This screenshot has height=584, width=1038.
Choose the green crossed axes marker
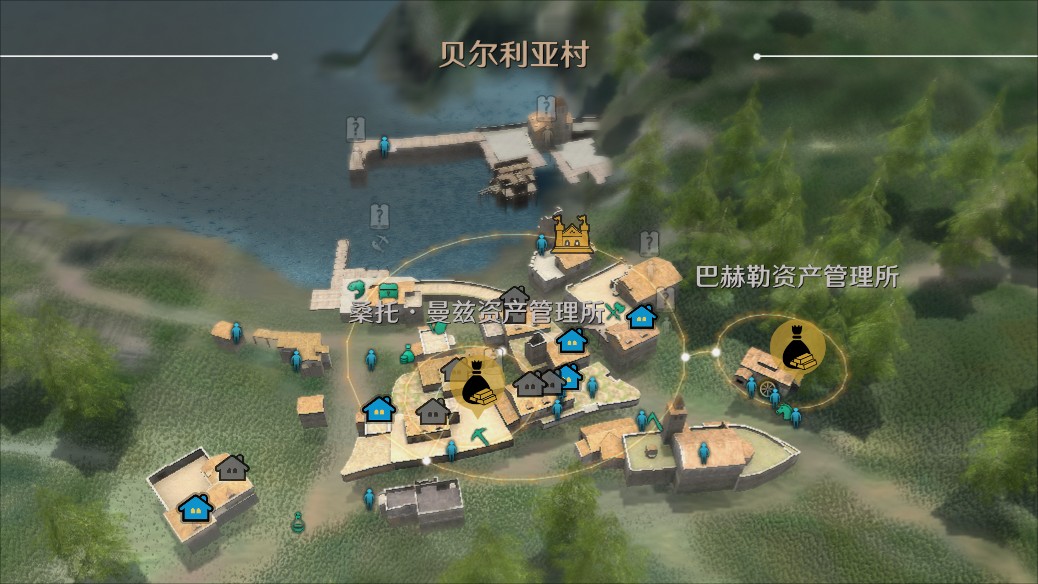pos(616,311)
